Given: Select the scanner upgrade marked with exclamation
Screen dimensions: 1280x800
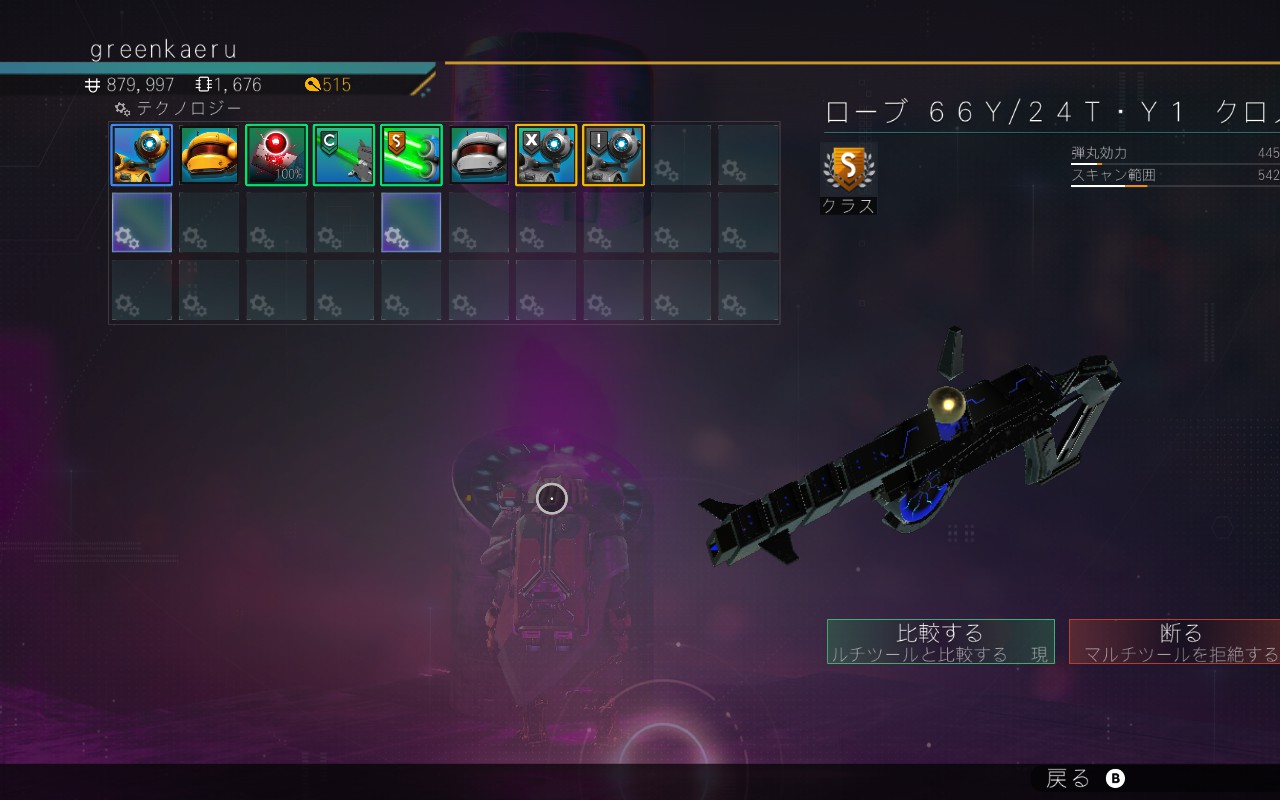Looking at the screenshot, I should tap(614, 155).
